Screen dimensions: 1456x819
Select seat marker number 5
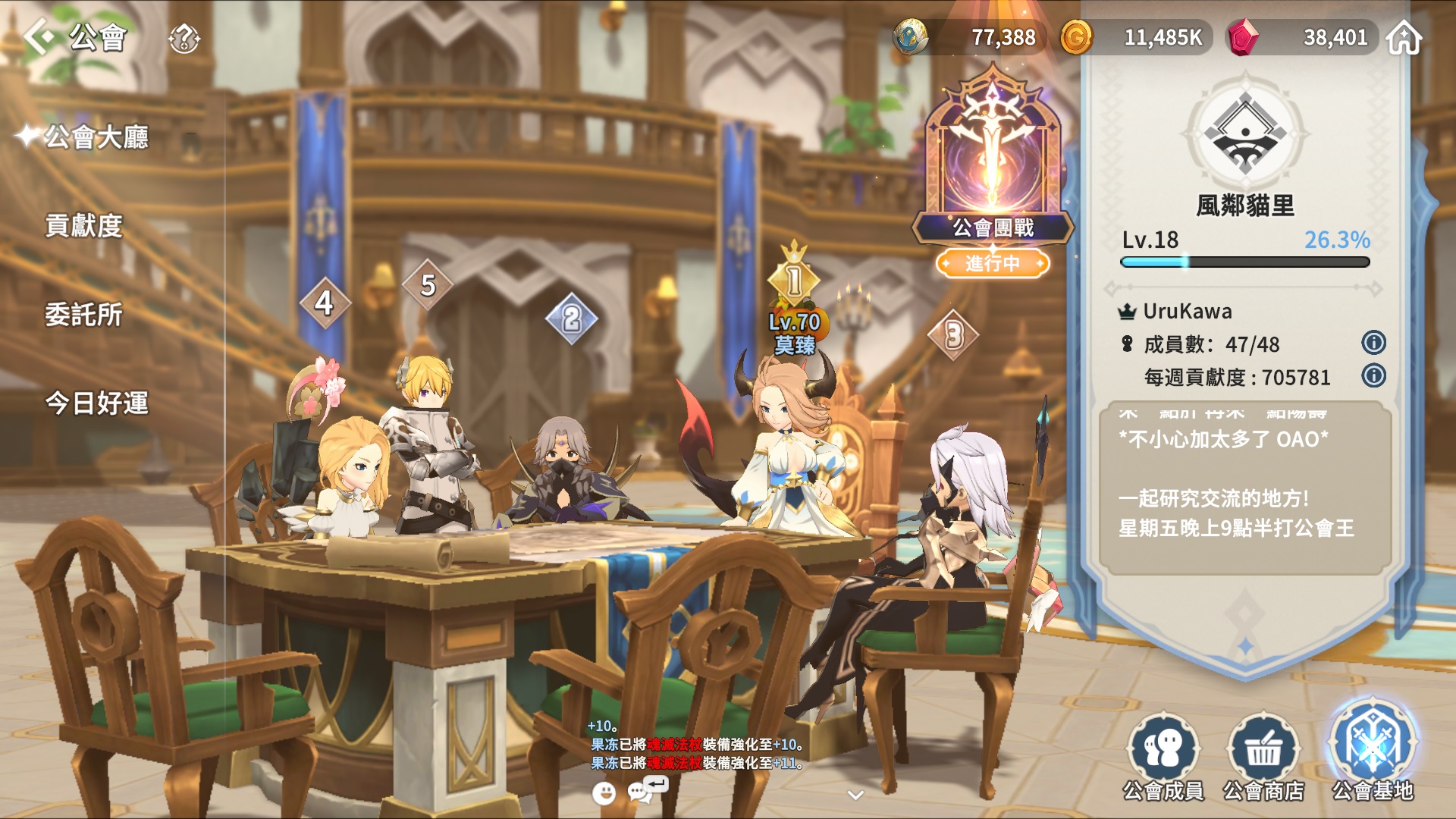pos(428,285)
